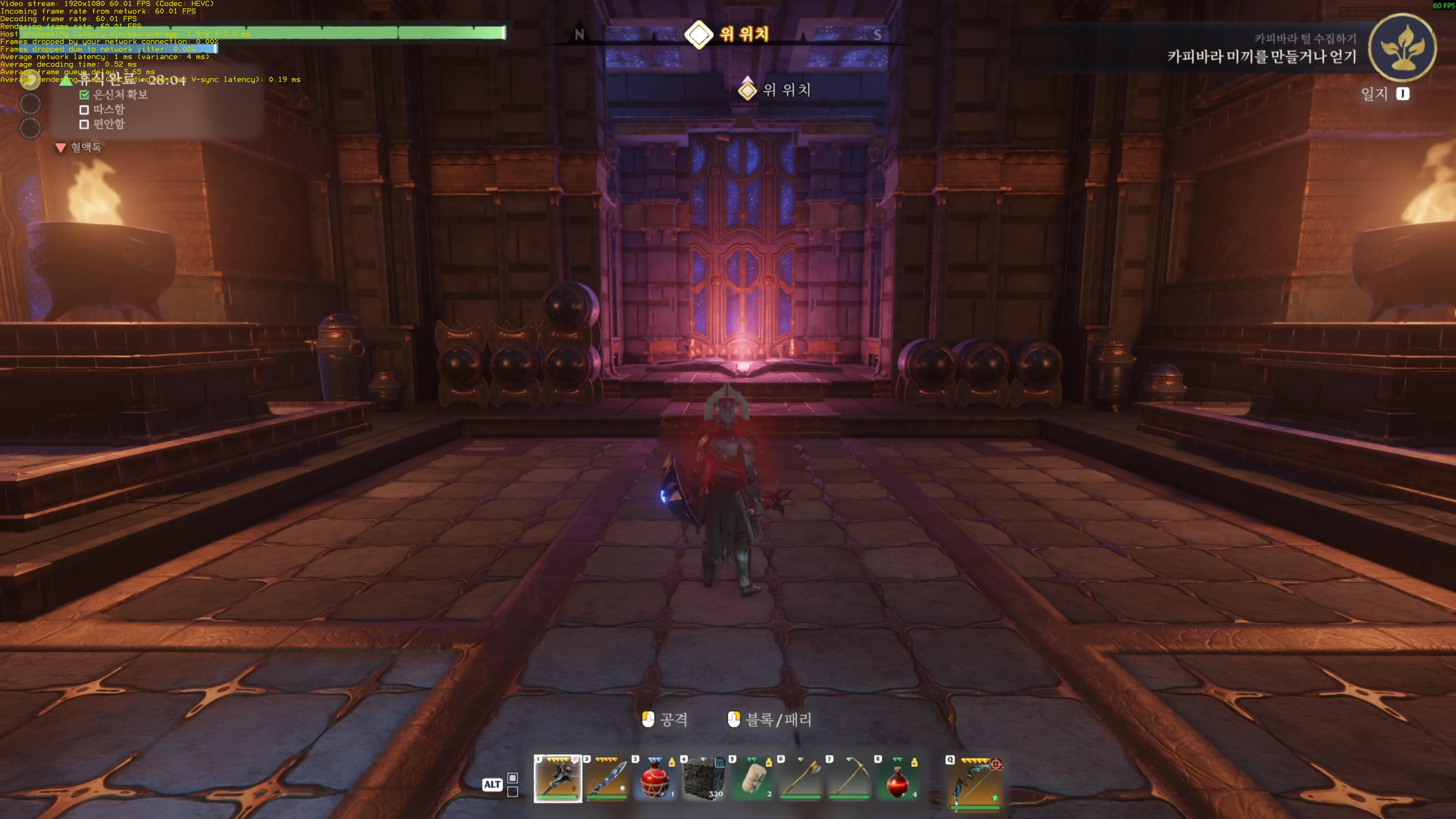Click the 편안함 comfort checklist entry
The image size is (1456, 819).
click(108, 124)
